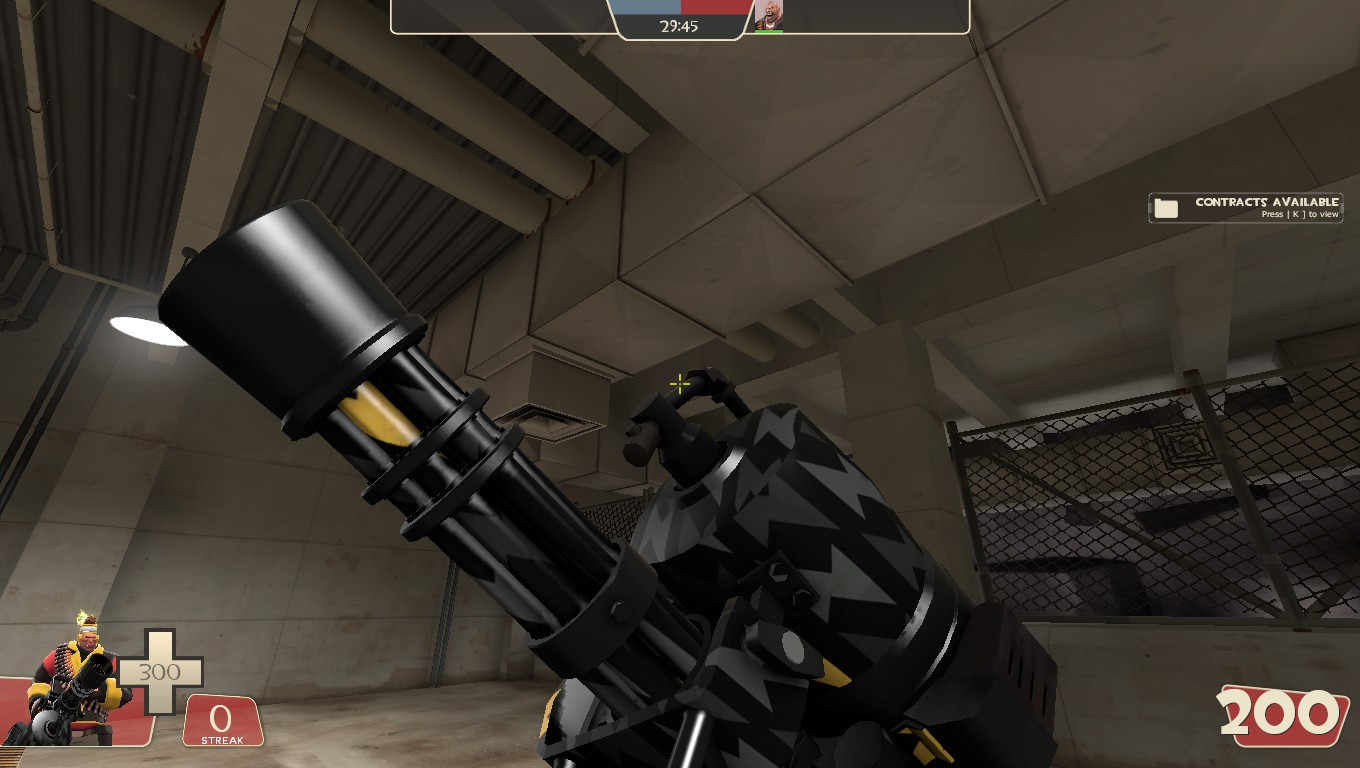Click the Contracts folder icon
1360x768 pixels.
(x=1165, y=207)
